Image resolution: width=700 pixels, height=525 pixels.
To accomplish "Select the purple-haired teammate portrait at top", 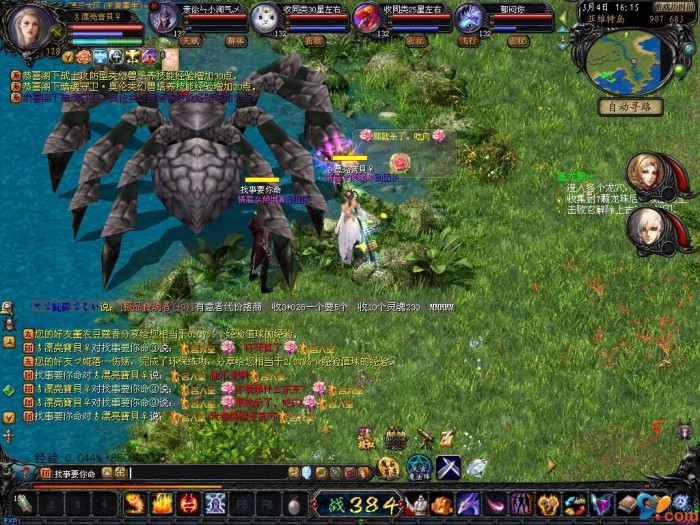I will (468, 17).
